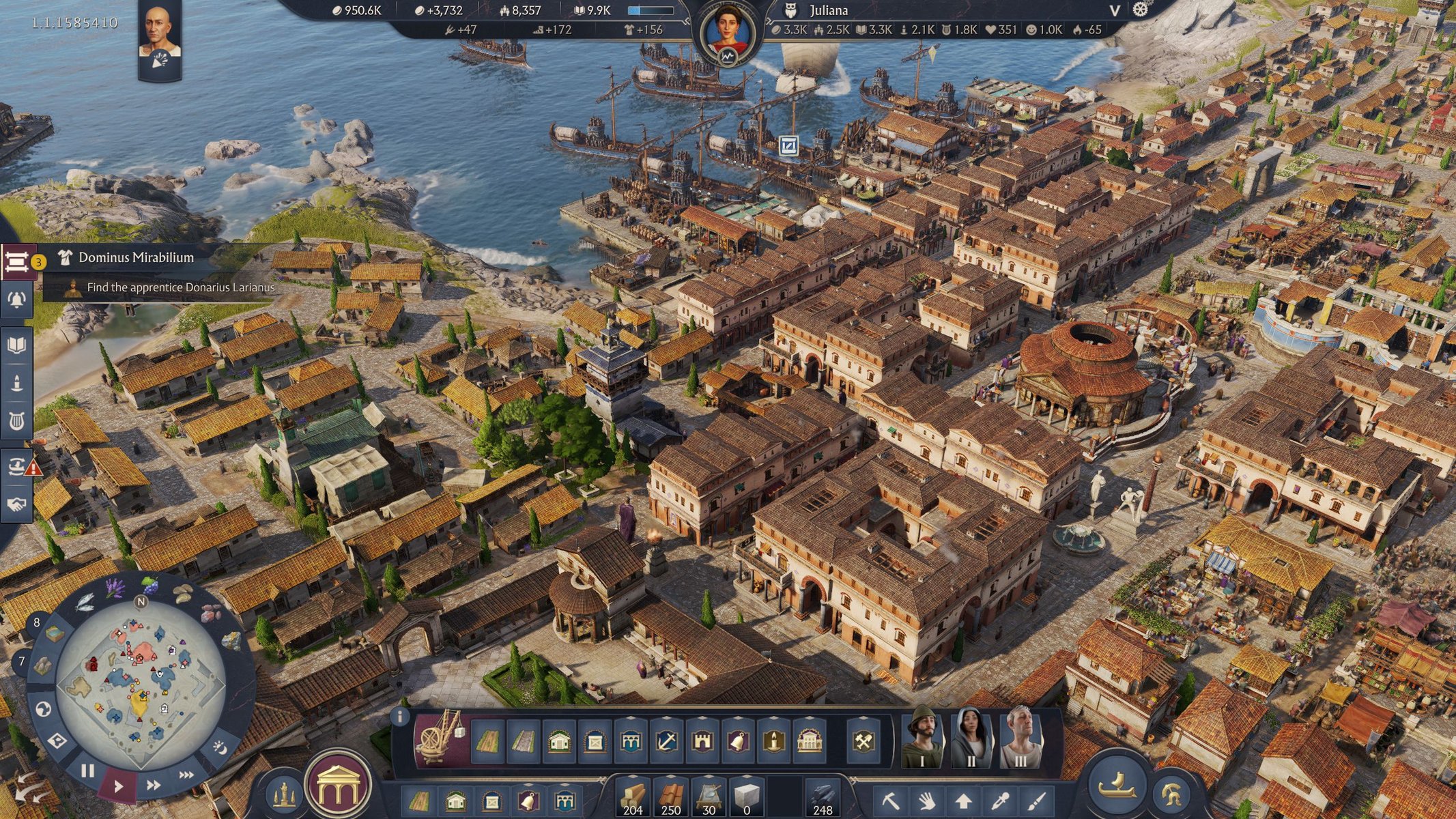The image size is (1456, 819).
Task: Open the open-book panel in the sidebar
Action: (16, 345)
